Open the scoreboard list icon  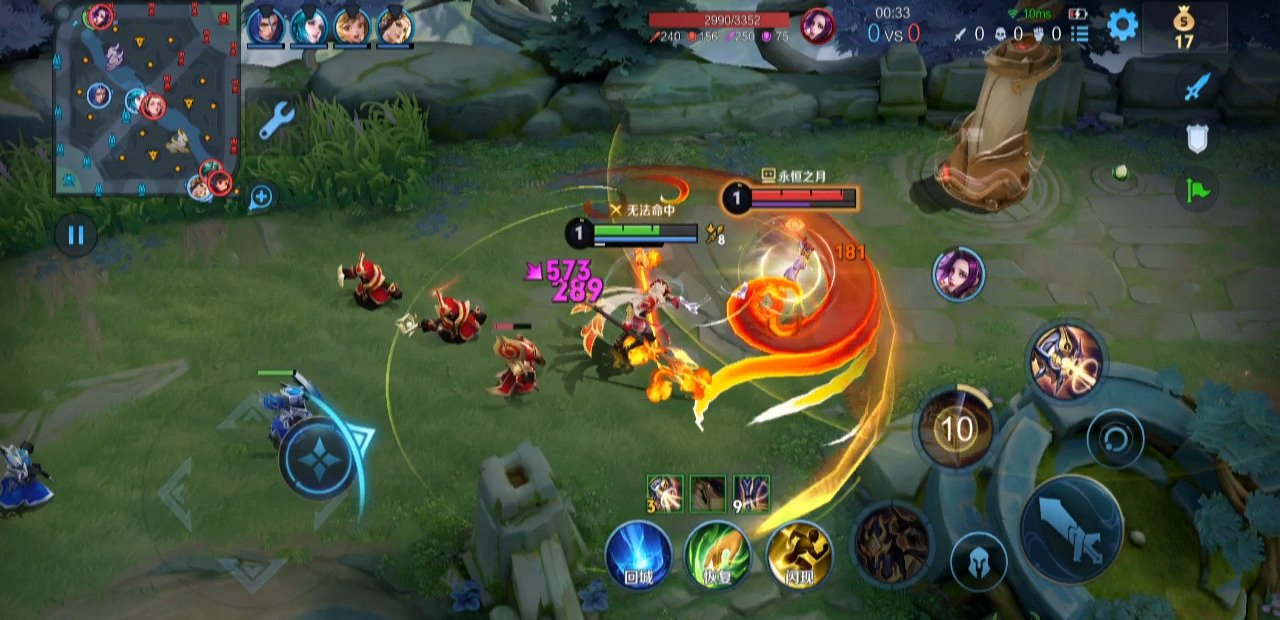click(x=1080, y=34)
